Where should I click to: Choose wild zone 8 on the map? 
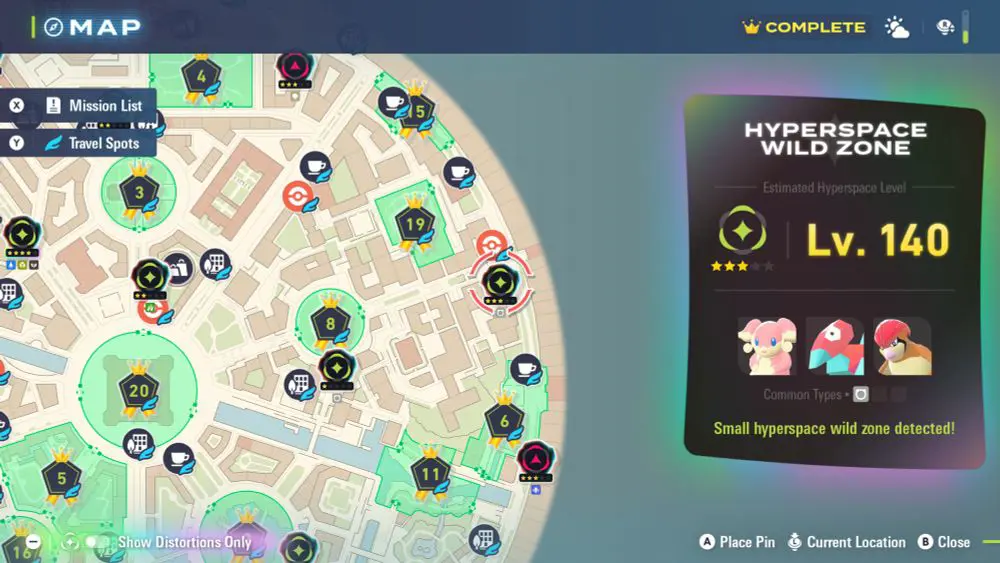coord(330,324)
